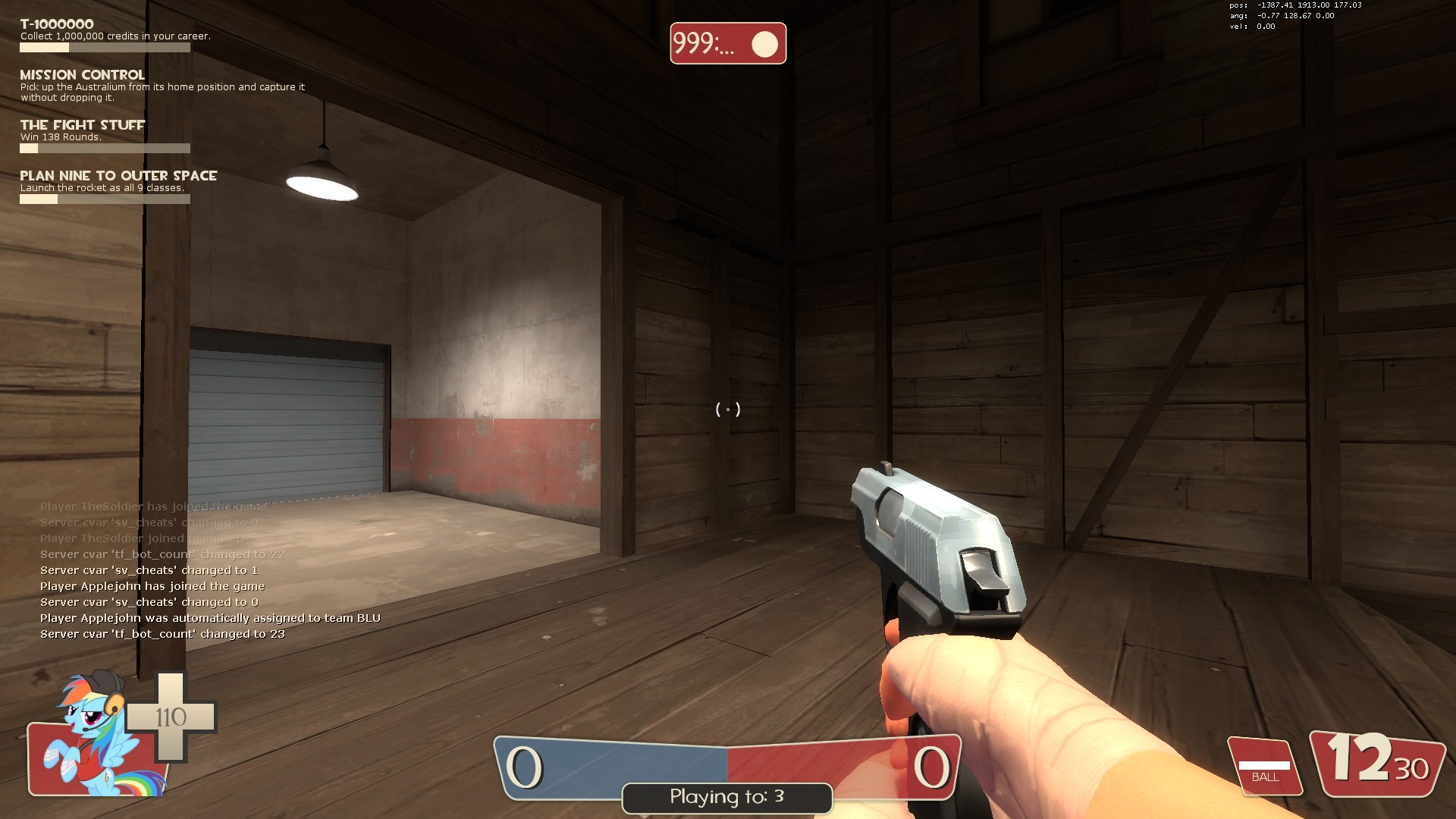Viewport: 1456px width, 819px height.
Task: Select the health cross indicator
Action: click(x=171, y=717)
